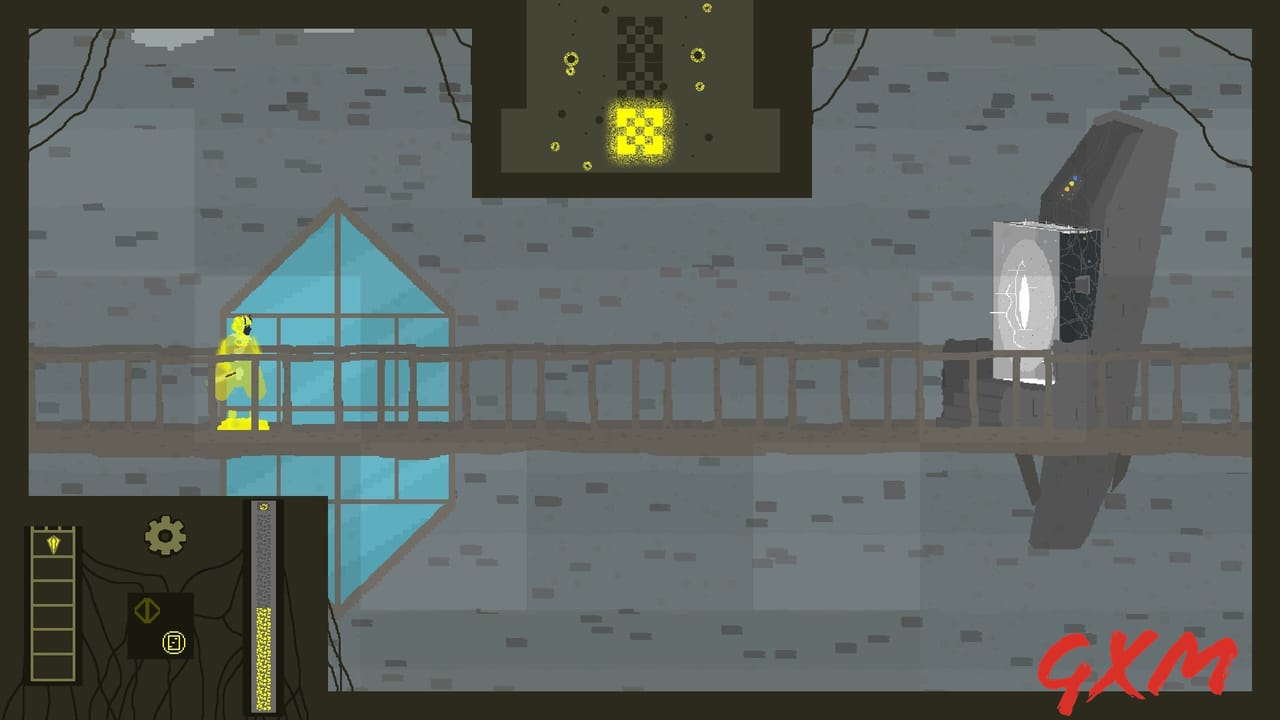The image size is (1280, 720).
Task: Click the small icon atop the energy meter
Action: [264, 506]
